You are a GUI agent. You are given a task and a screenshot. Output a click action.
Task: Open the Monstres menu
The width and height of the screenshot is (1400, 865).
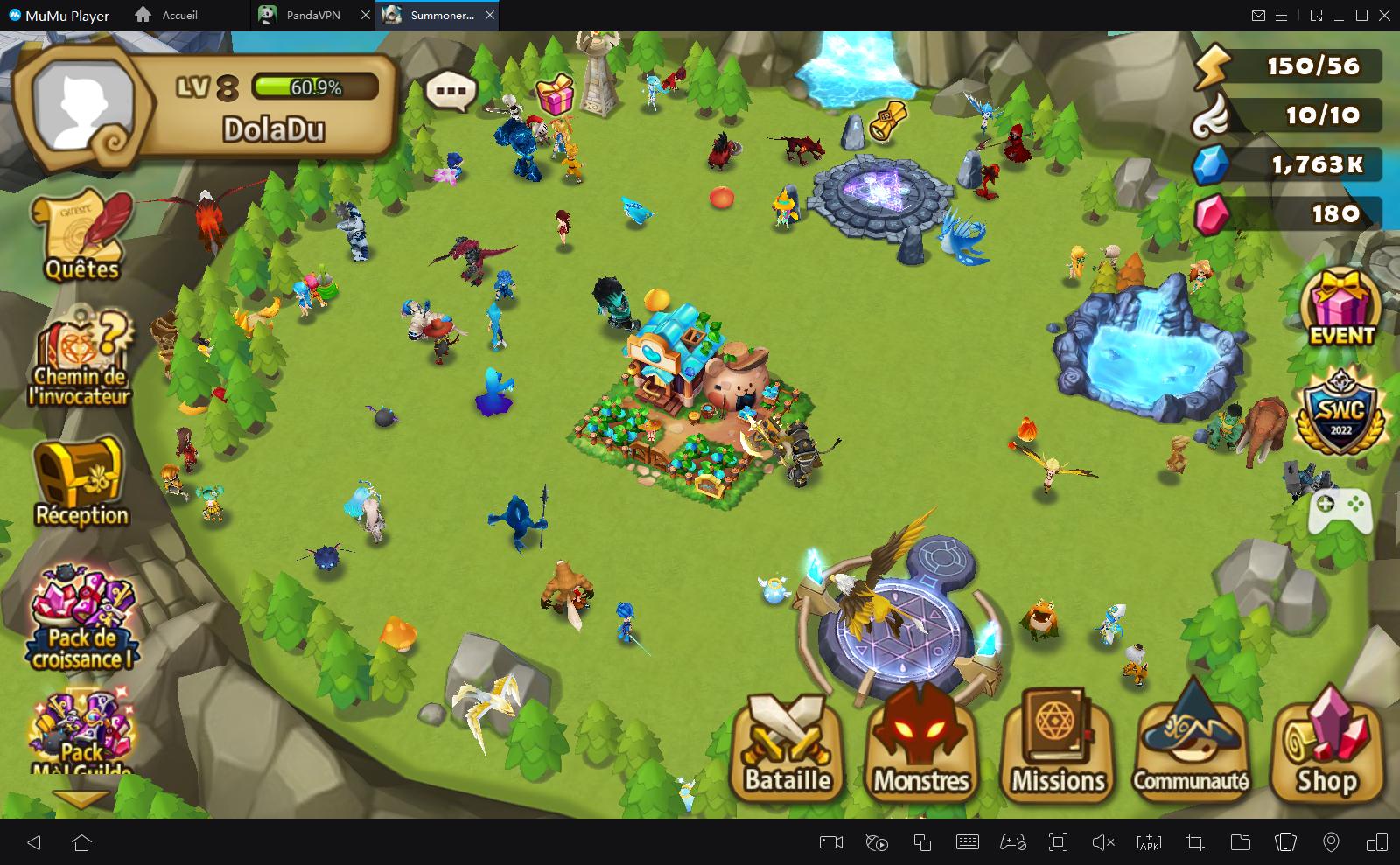pyautogui.click(x=921, y=746)
